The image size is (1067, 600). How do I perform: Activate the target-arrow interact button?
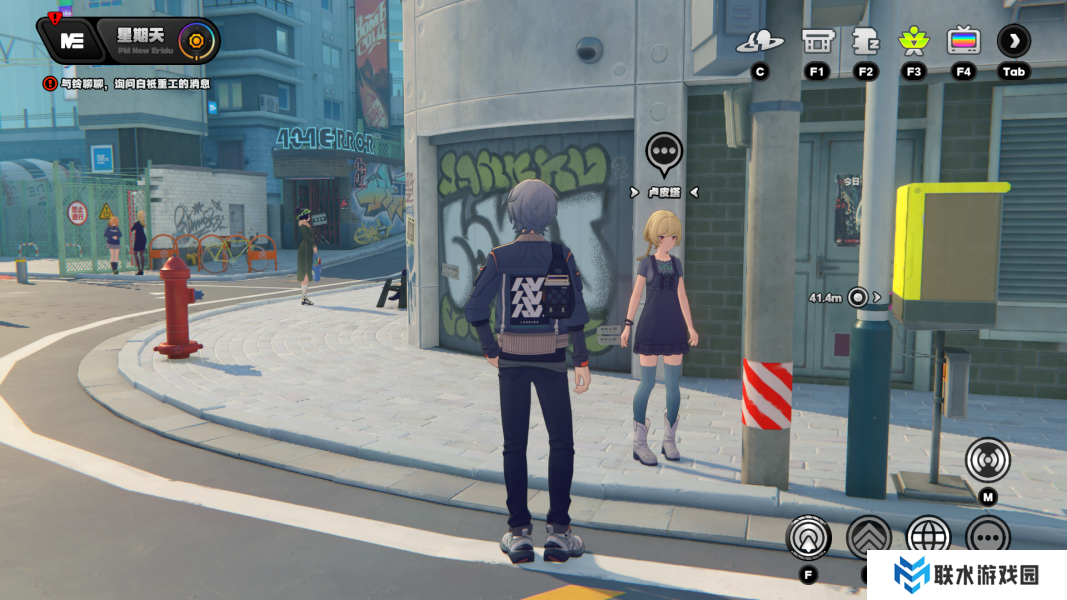(x=808, y=537)
